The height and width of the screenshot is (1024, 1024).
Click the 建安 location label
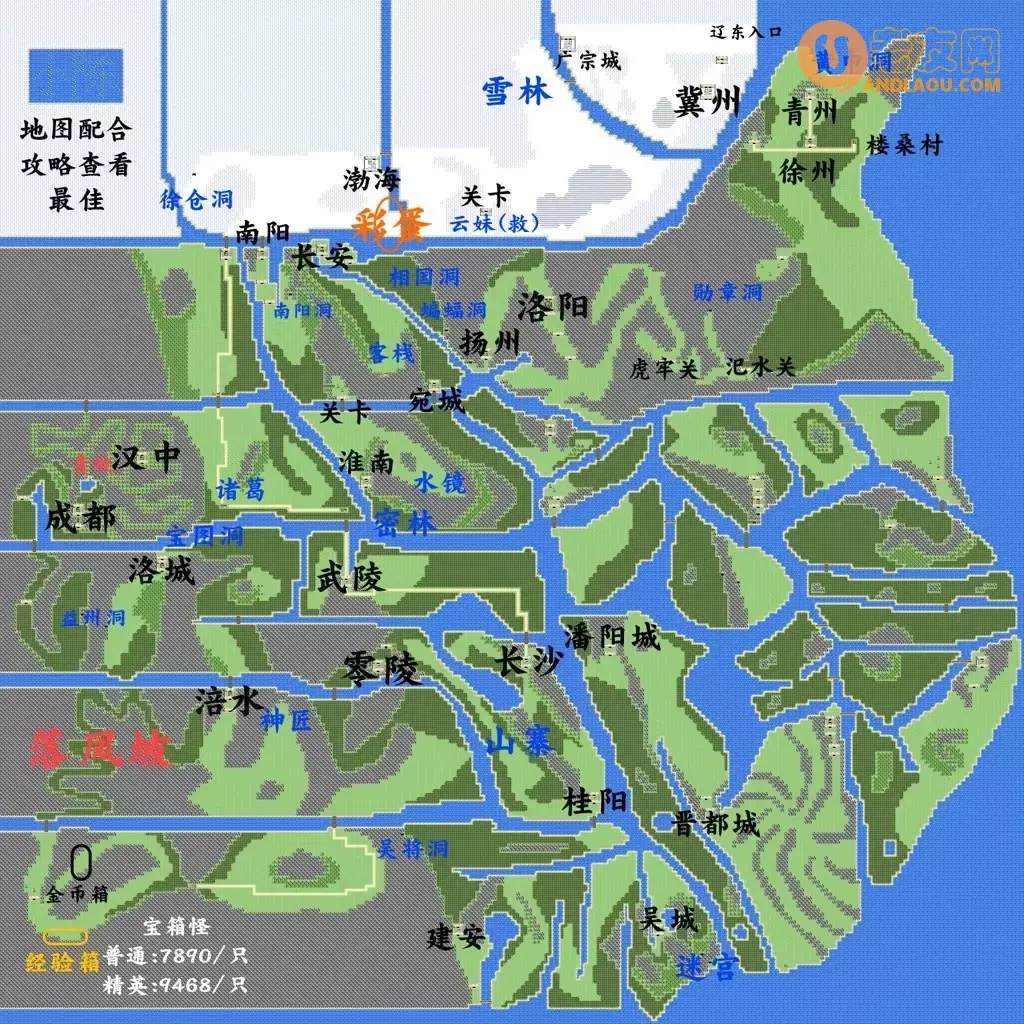(x=456, y=937)
